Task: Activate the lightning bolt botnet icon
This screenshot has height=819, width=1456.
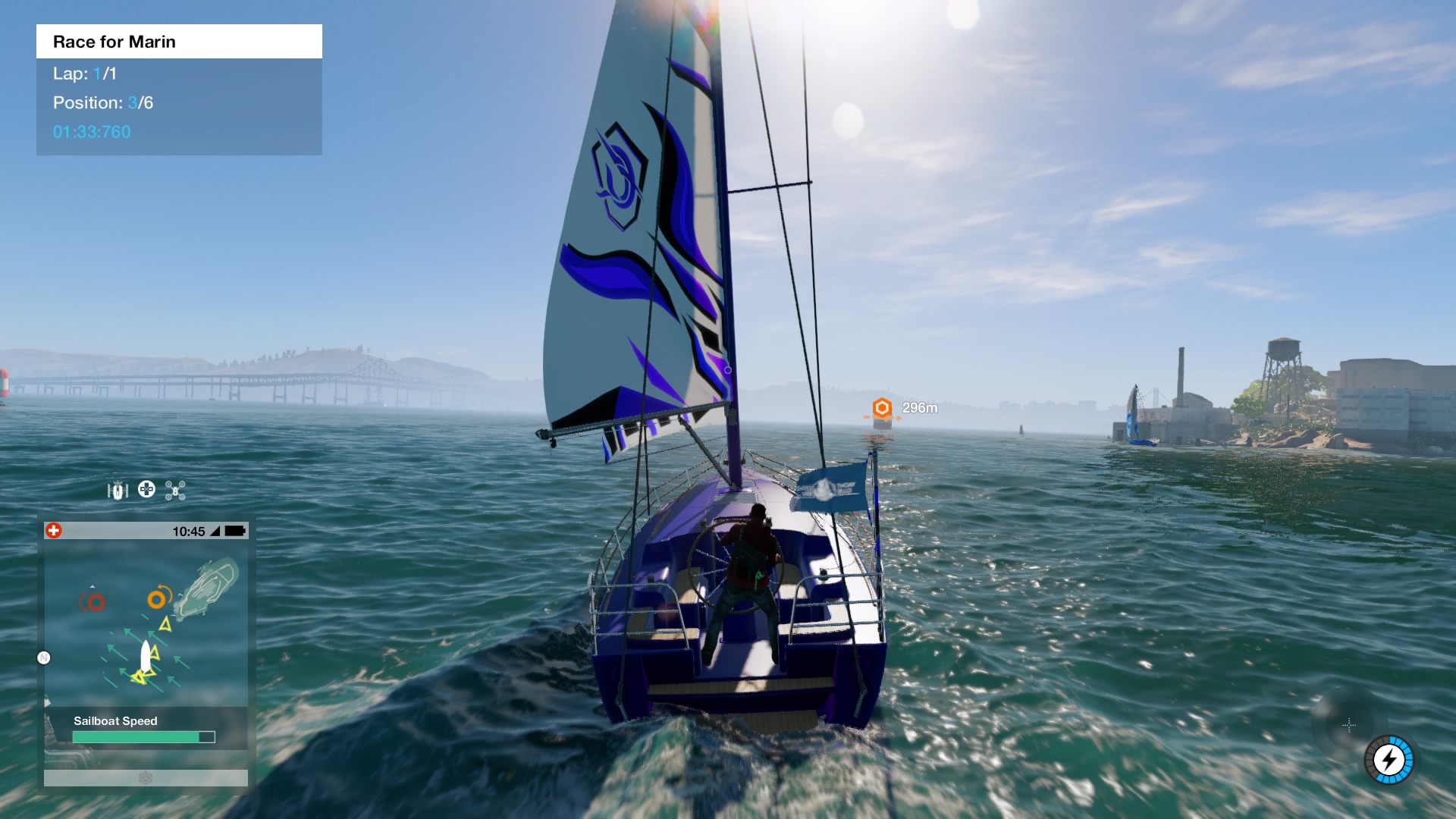Action: click(1389, 759)
